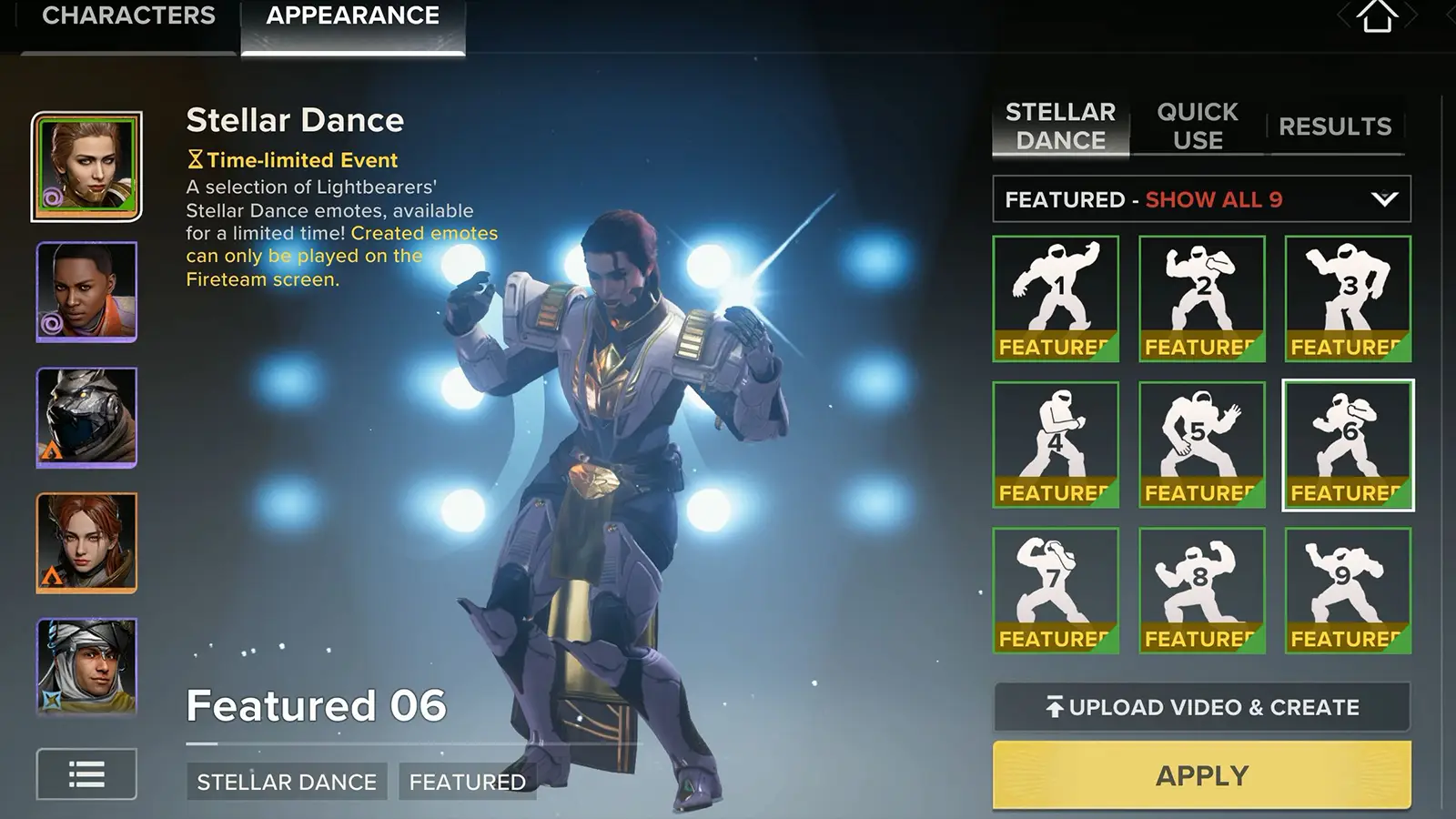
Task: Switch to the RESULTS tab
Action: (1335, 126)
